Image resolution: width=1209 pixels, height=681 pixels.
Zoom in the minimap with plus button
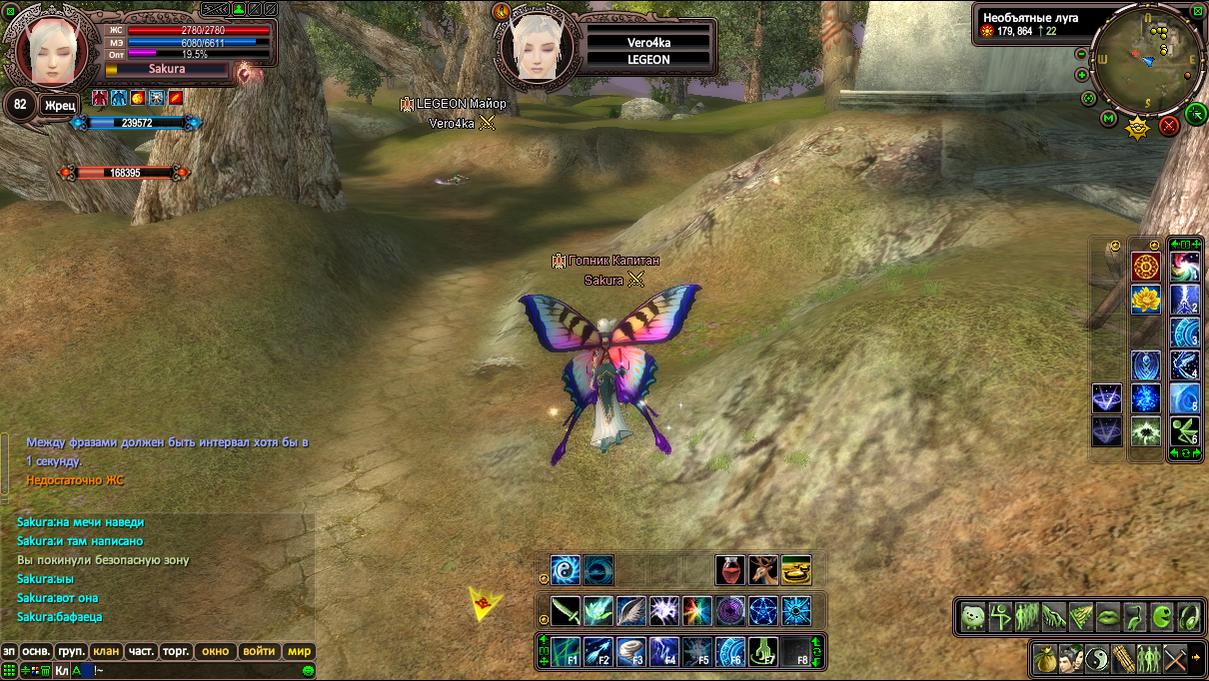click(1082, 75)
